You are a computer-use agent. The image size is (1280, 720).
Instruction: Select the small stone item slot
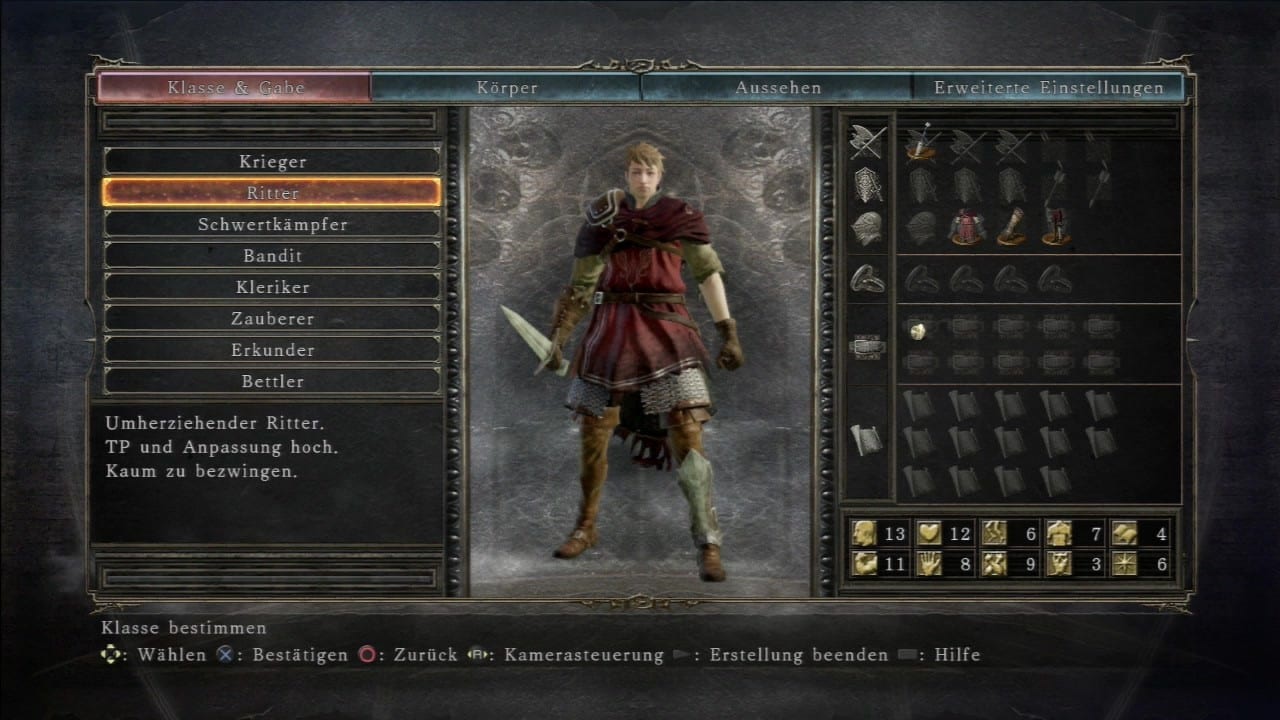click(x=918, y=328)
